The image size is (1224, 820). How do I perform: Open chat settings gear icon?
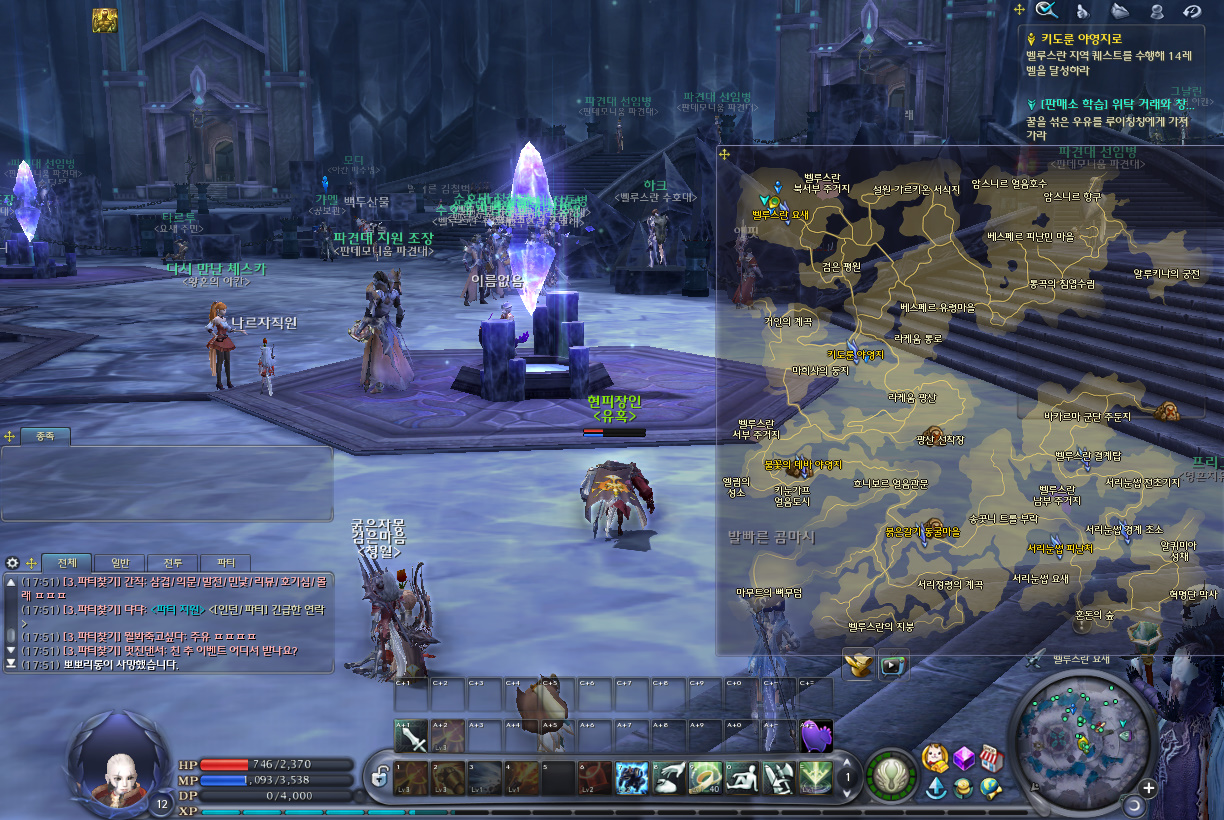13,563
